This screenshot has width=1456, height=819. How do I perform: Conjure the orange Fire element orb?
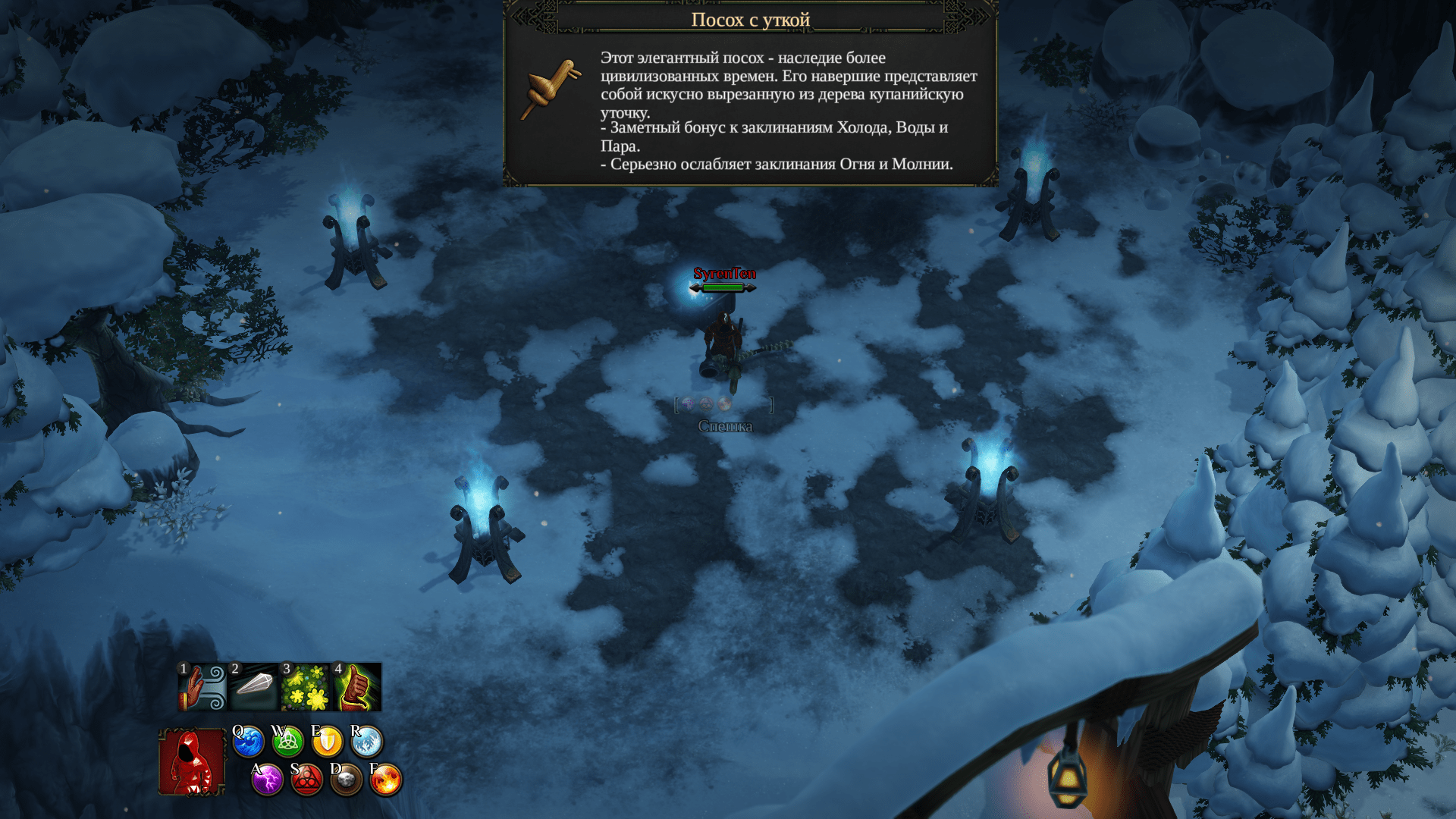385,780
